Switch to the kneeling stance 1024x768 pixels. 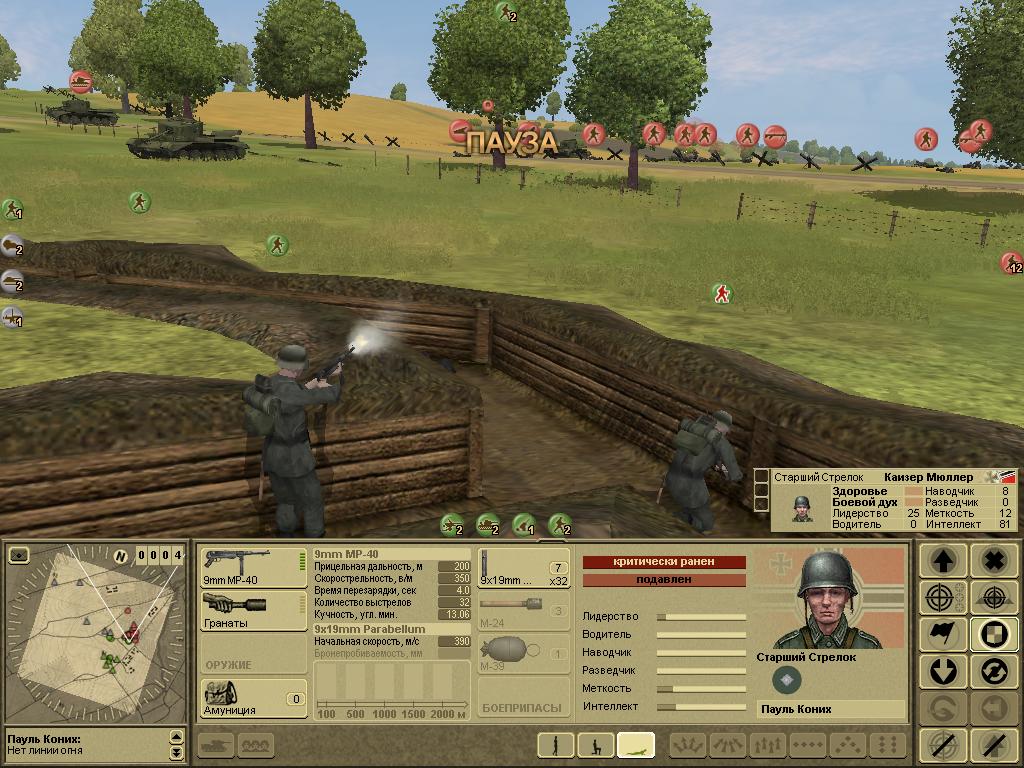pos(596,745)
